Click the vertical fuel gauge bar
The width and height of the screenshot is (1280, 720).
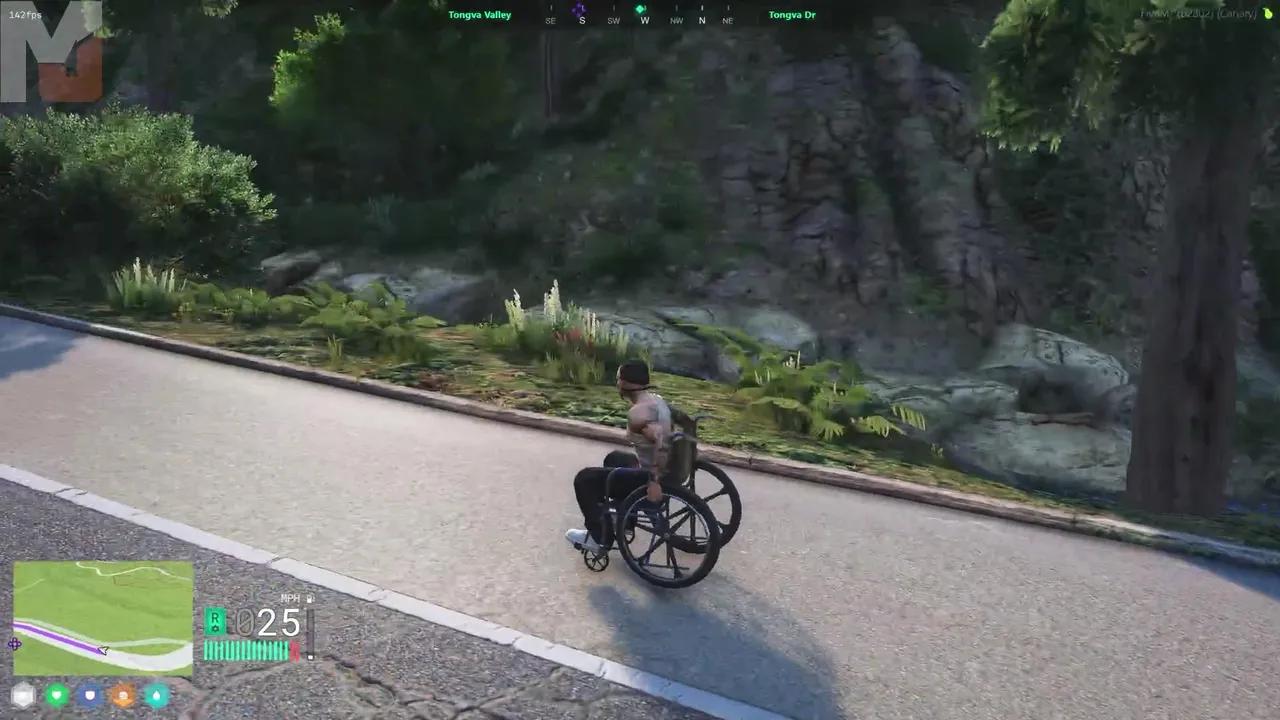(x=309, y=628)
